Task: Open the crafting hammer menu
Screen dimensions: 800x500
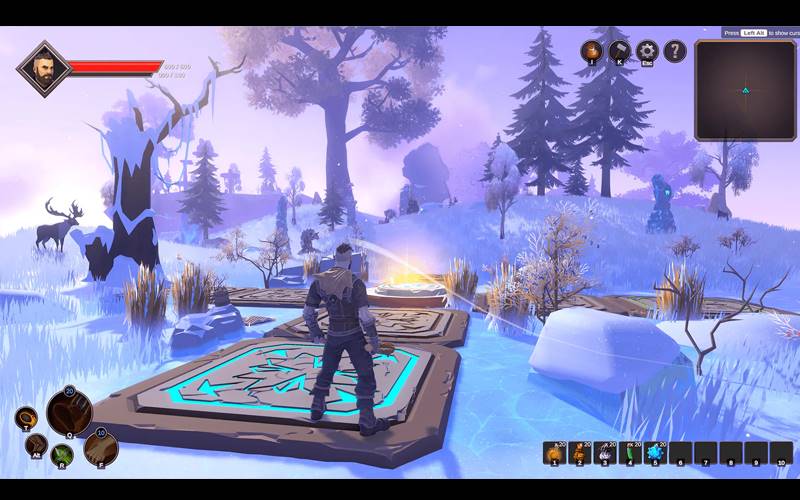Action: click(620, 51)
